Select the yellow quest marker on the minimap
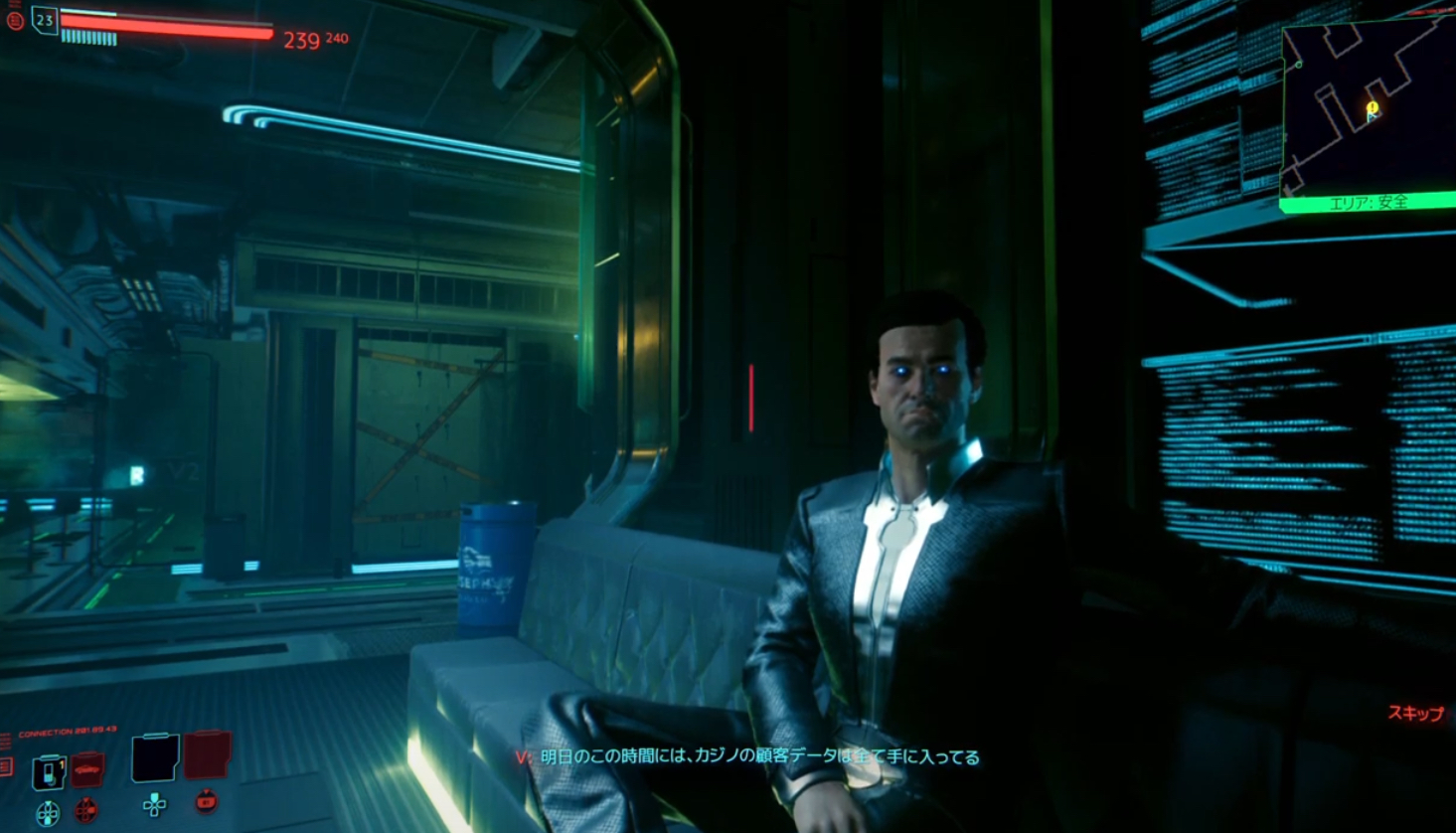The width and height of the screenshot is (1456, 833). pyautogui.click(x=1373, y=107)
